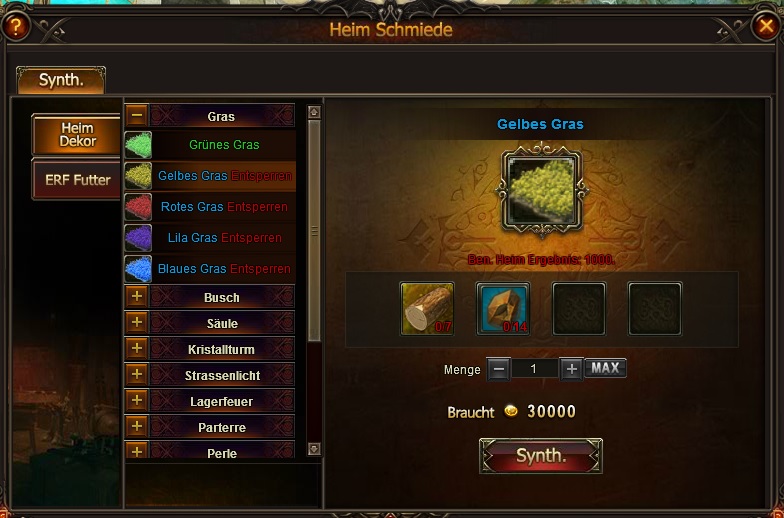Select the ERF Futter category

(x=77, y=180)
